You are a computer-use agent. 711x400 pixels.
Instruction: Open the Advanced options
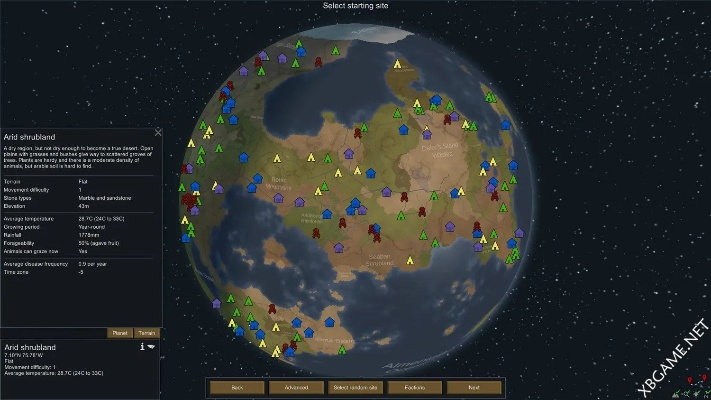(x=296, y=387)
